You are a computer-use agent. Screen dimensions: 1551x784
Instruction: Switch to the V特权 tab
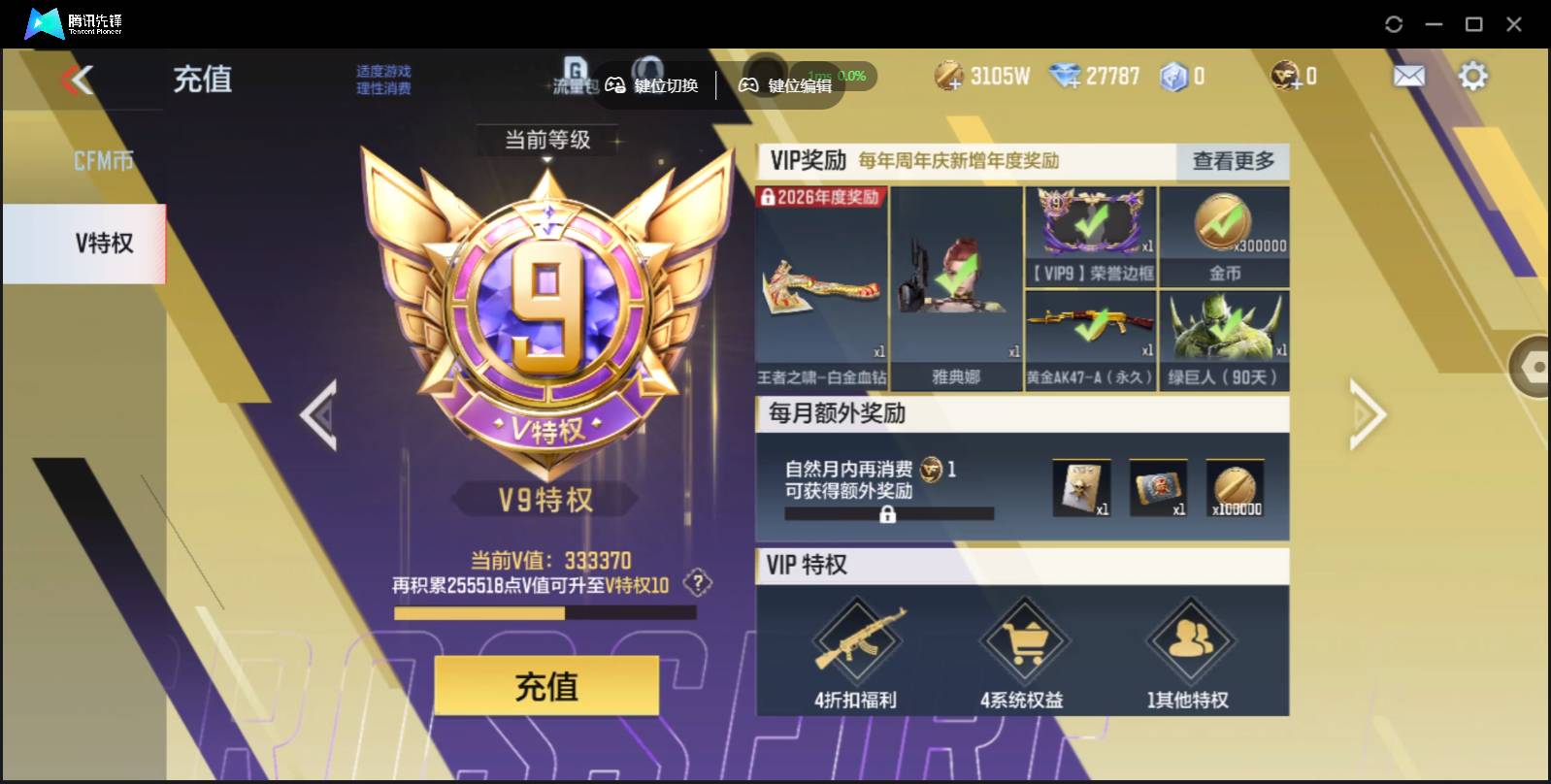point(105,244)
